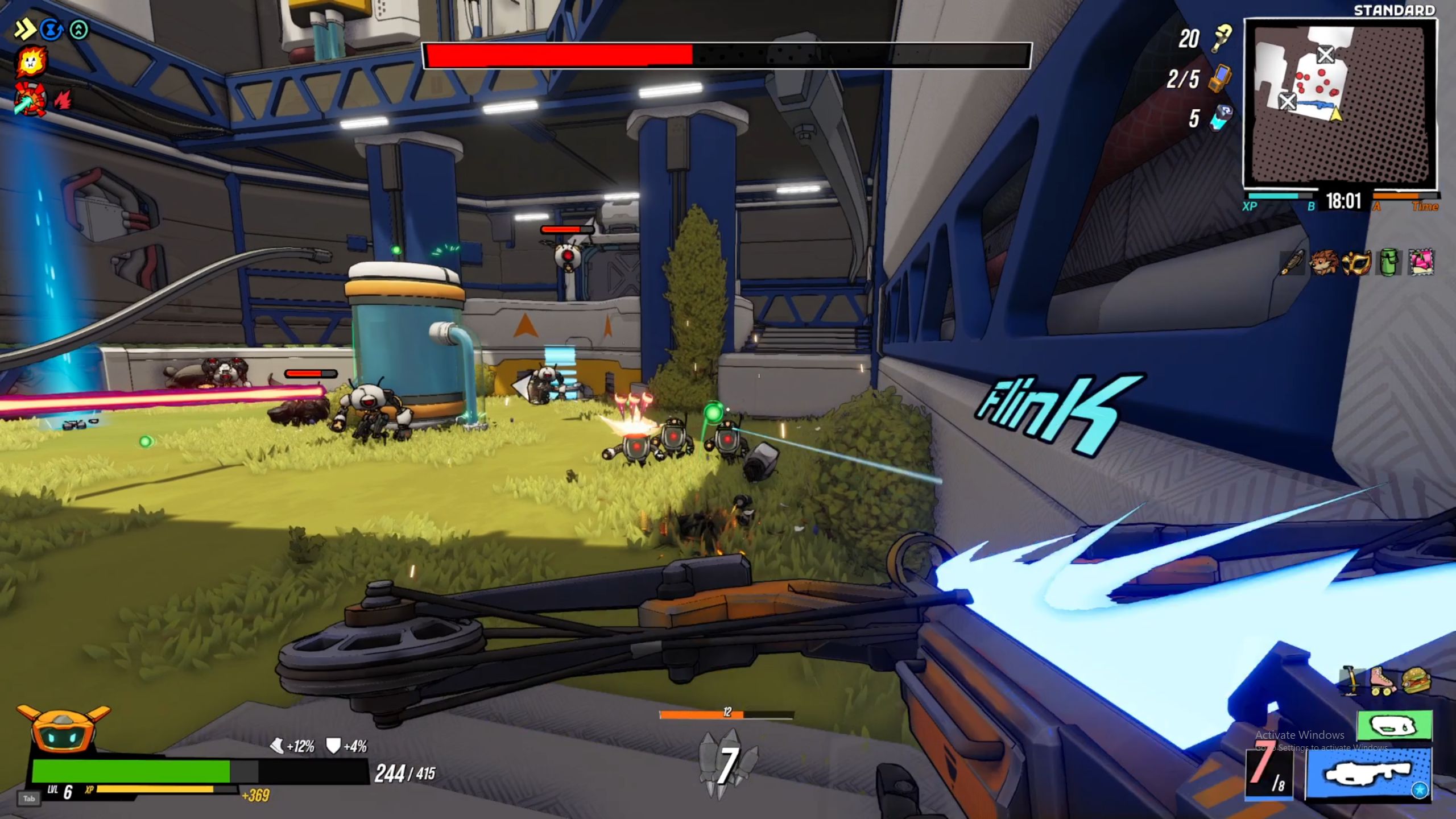Screen dimensions: 1456x819
Task: Click the burger item icon
Action: (1416, 680)
